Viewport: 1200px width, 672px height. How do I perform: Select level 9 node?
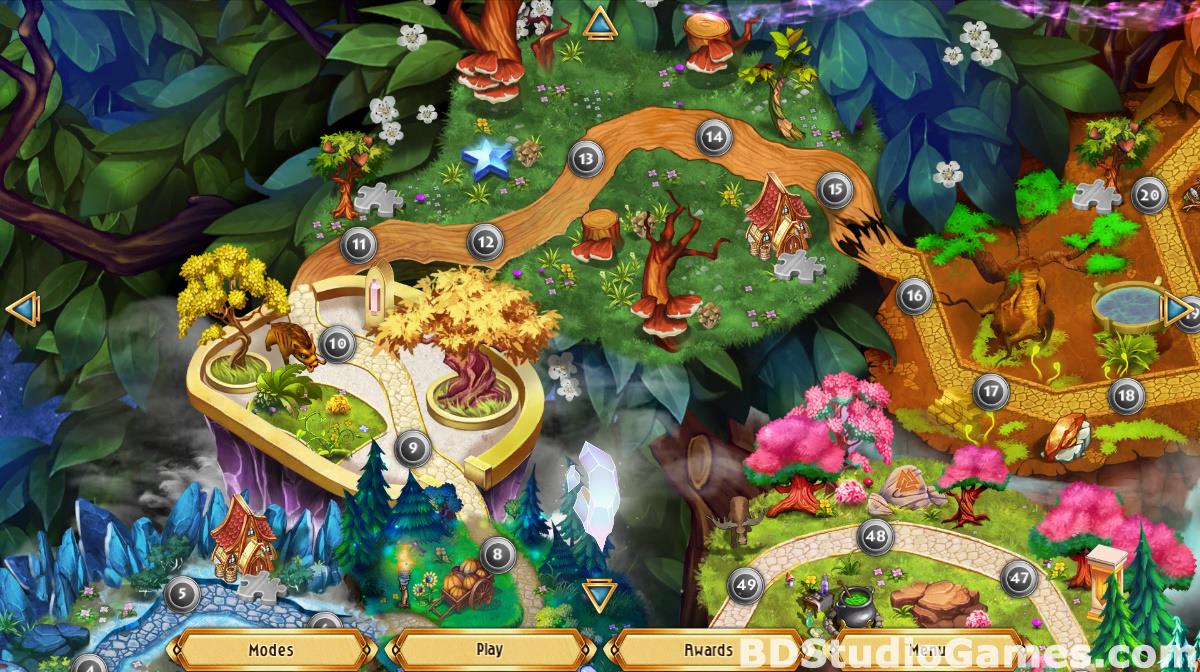tap(411, 447)
